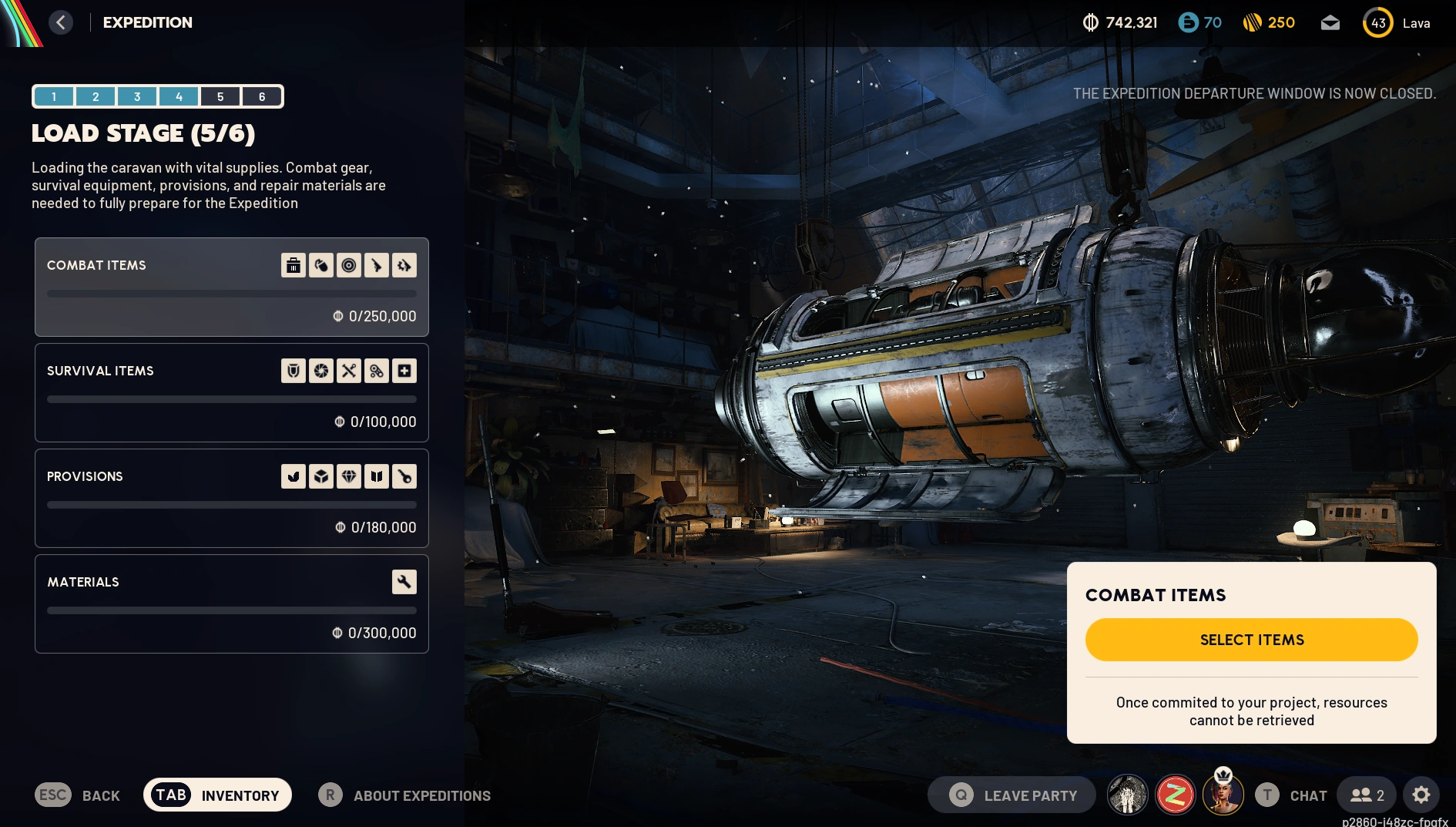Screen dimensions: 1456x827
Task: Jump to stage 1 in progress bar
Action: click(54, 96)
